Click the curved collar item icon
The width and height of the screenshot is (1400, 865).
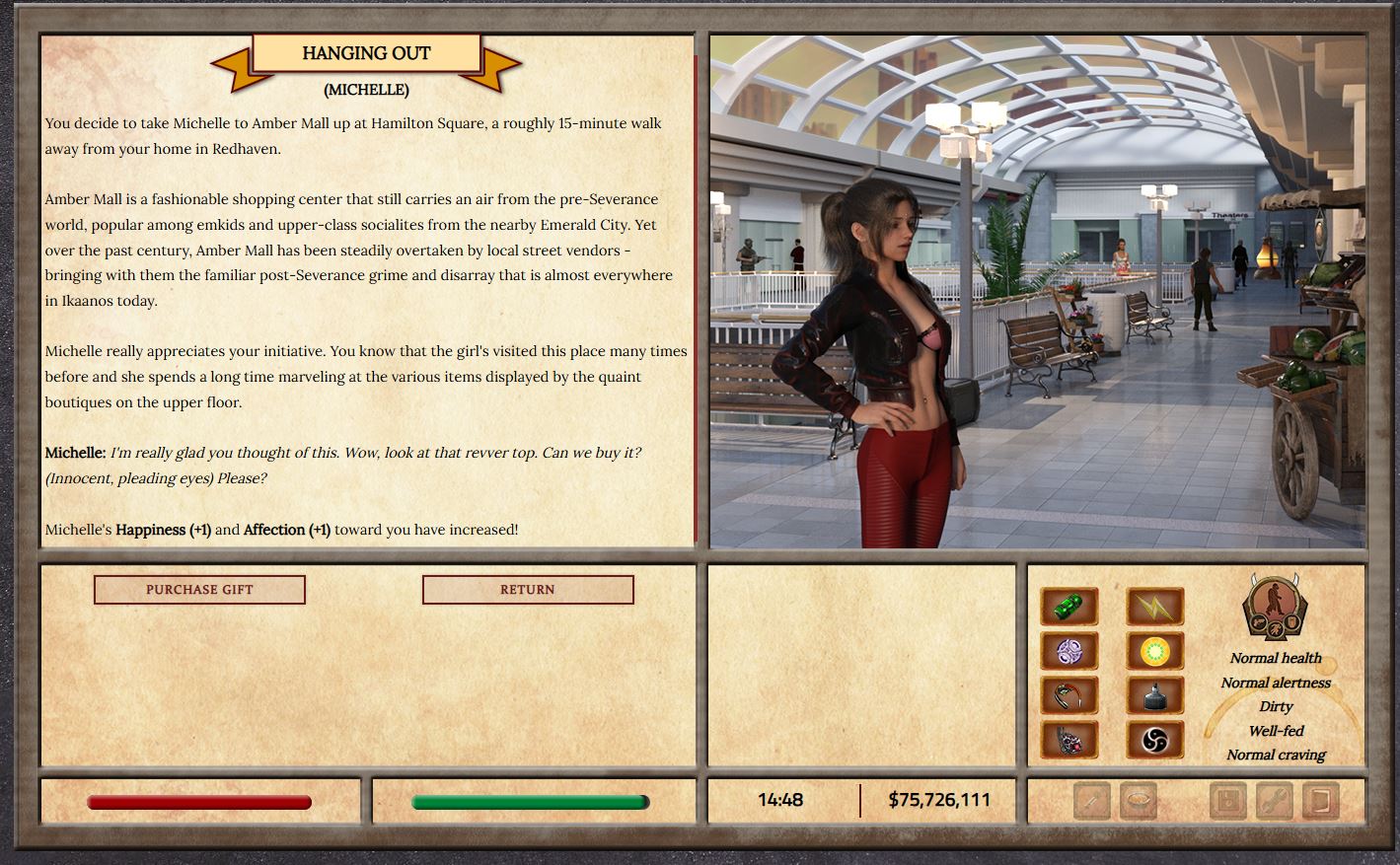click(x=1069, y=695)
